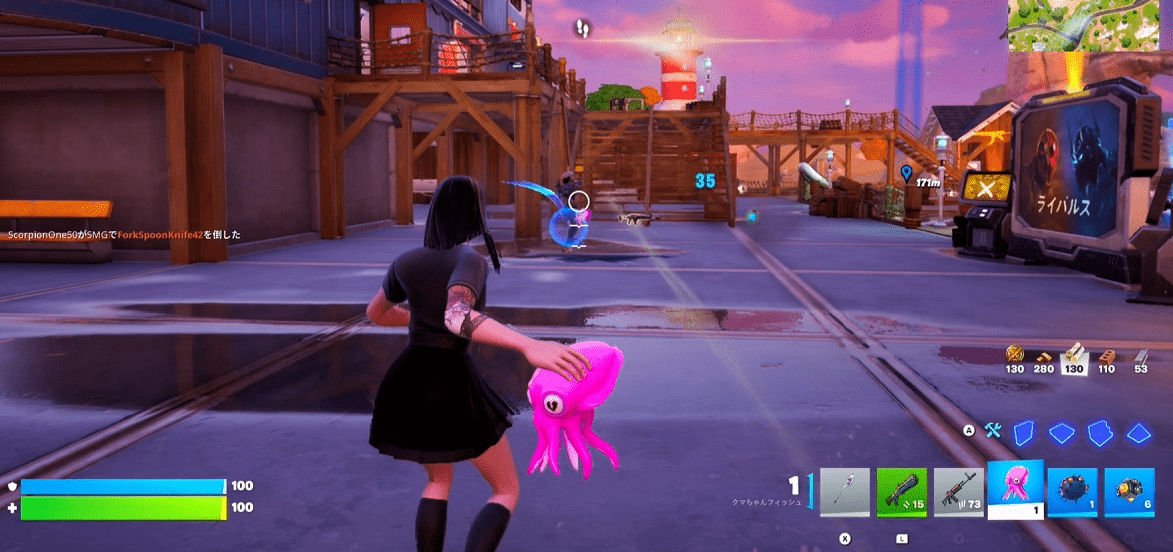Pick the stairs building piece
This screenshot has height=552, width=1173.
coord(1100,432)
